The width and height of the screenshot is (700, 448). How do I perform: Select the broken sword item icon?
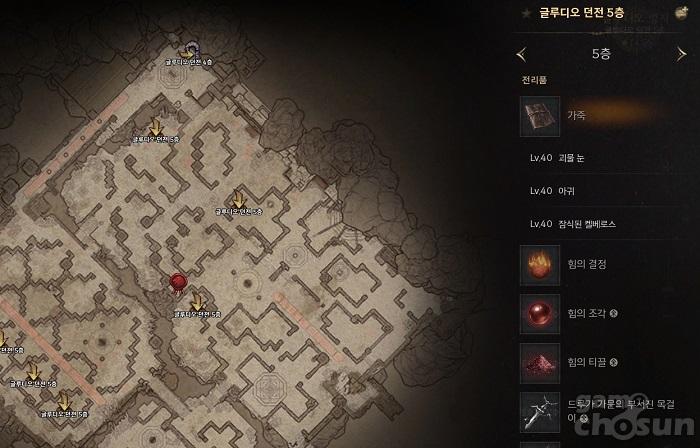[540, 411]
